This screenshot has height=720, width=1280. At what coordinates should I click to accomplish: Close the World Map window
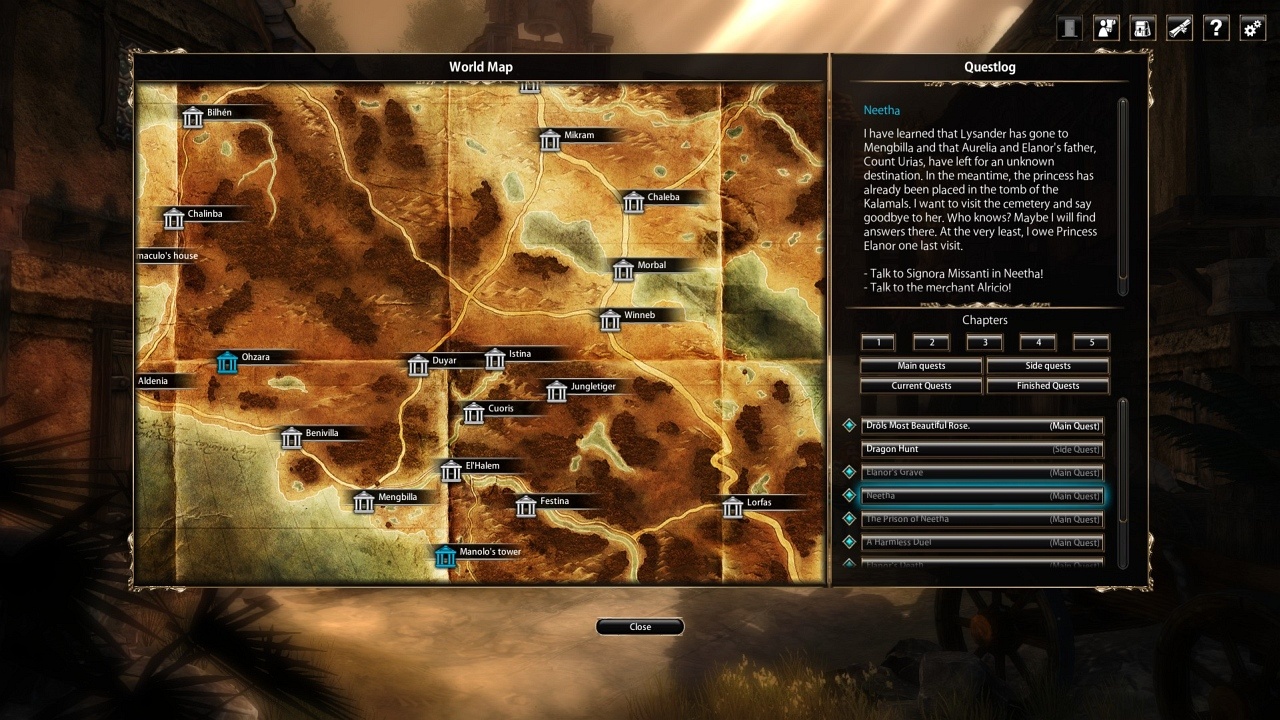coord(640,627)
